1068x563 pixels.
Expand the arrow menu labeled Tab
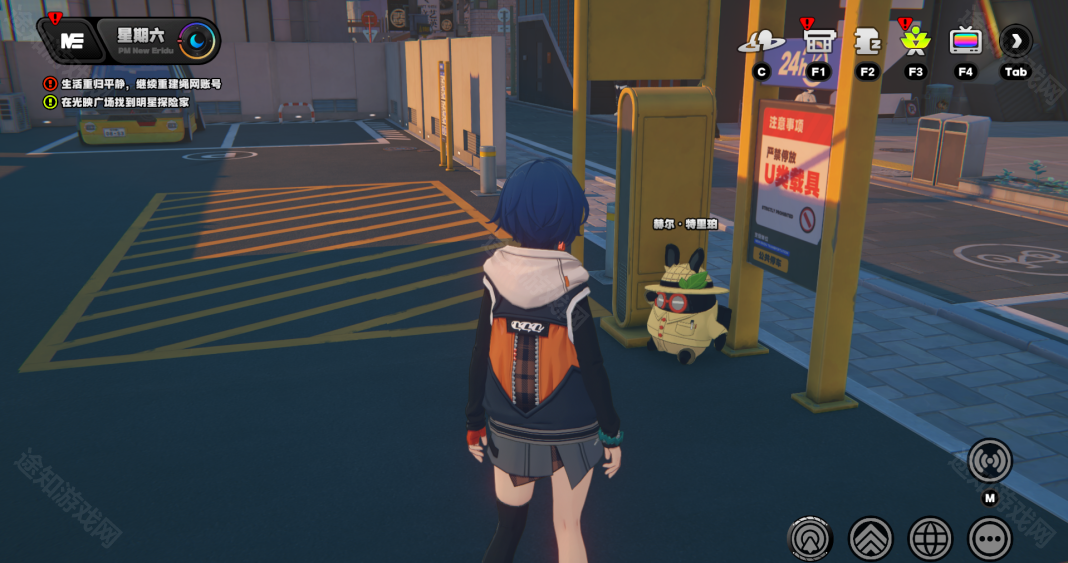click(1016, 42)
